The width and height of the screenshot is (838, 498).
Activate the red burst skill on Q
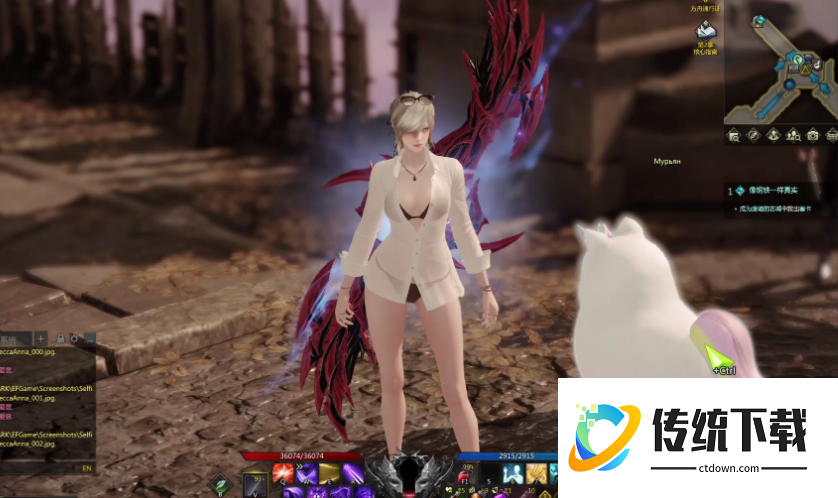tap(283, 471)
